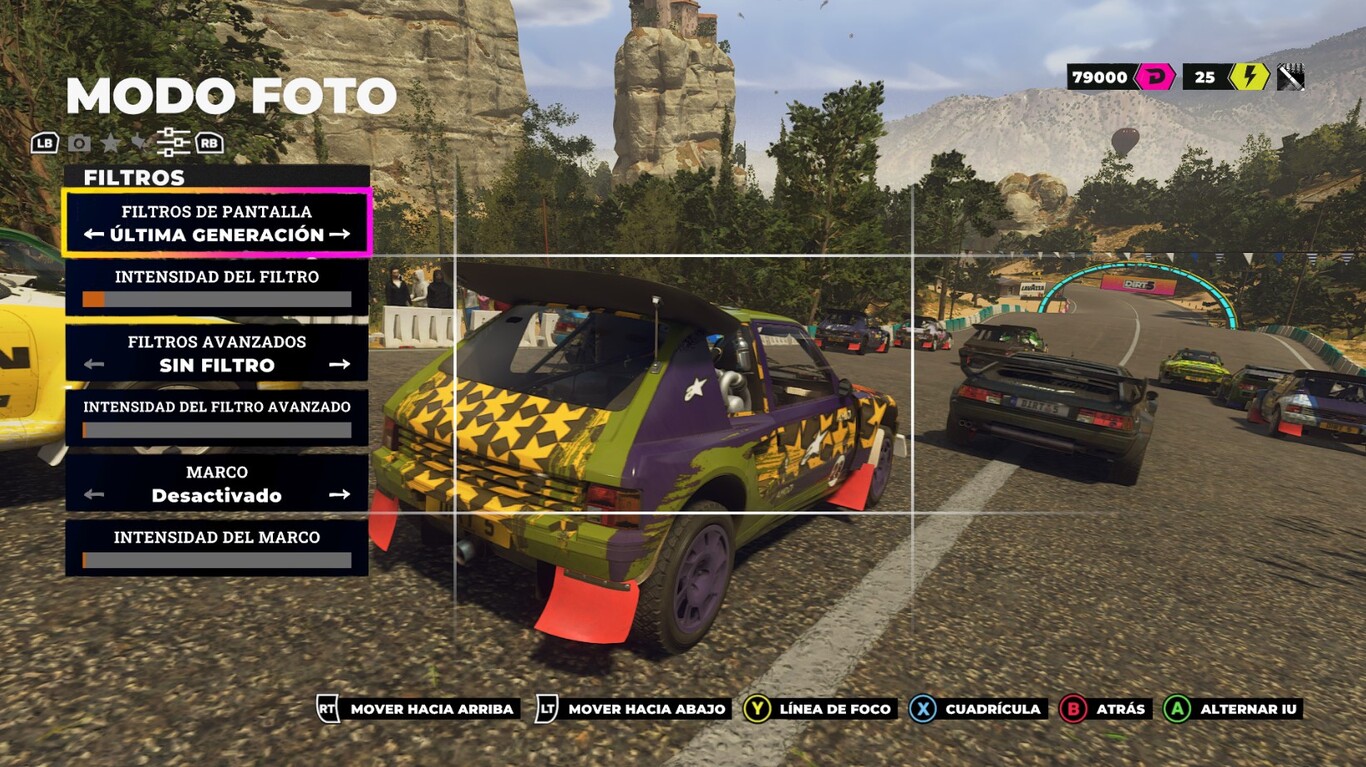The image size is (1366, 767).
Task: Open the next Filtros de Pantalla option
Action: click(x=343, y=234)
